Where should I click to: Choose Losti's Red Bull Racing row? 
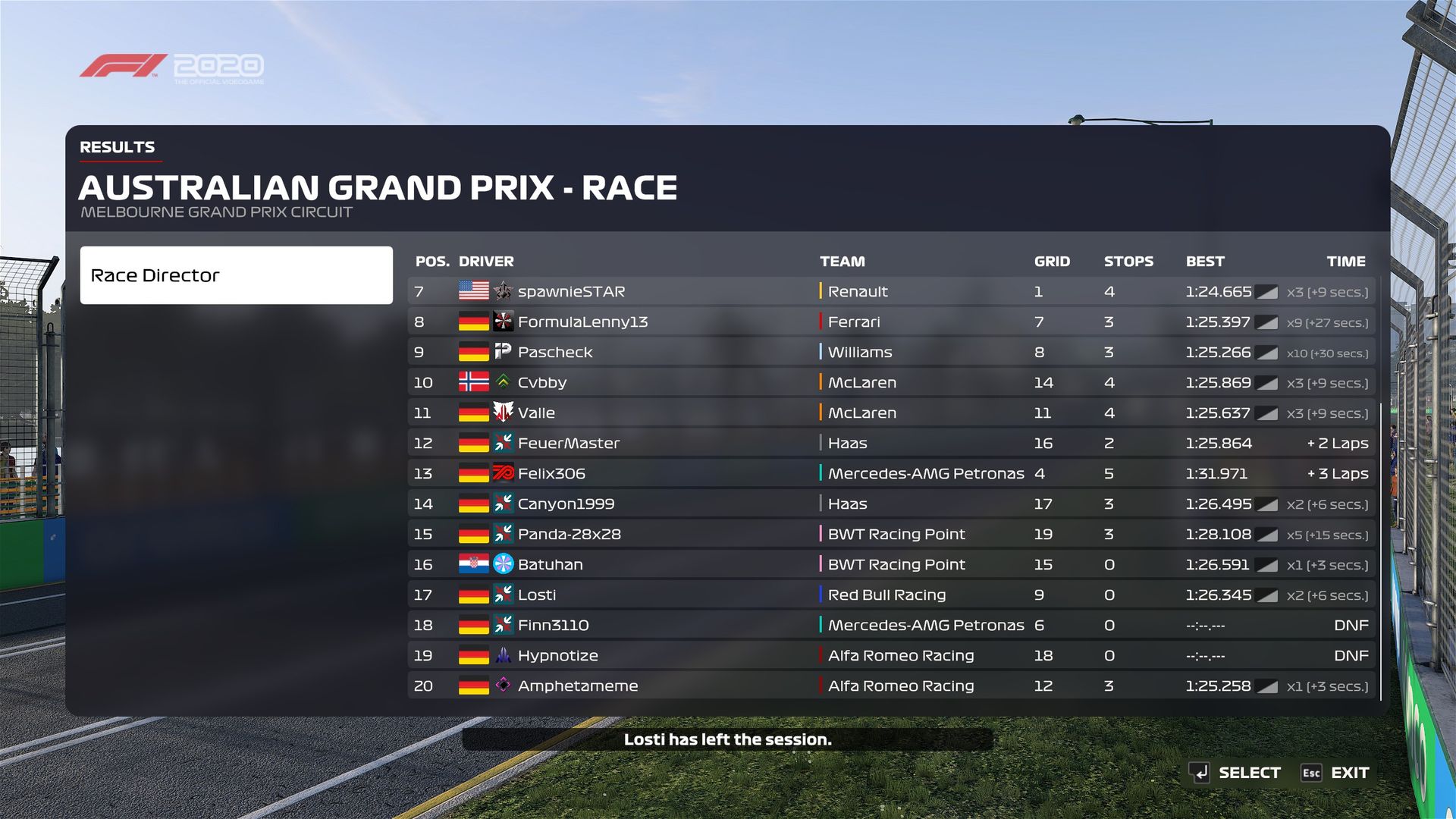pos(890,595)
